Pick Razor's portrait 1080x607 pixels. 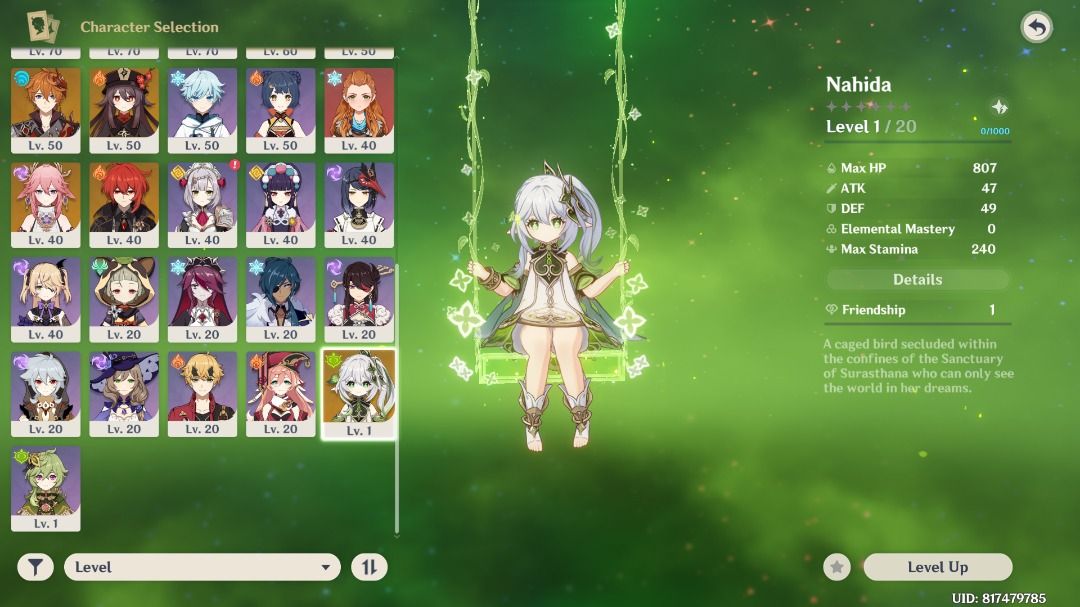click(x=46, y=392)
